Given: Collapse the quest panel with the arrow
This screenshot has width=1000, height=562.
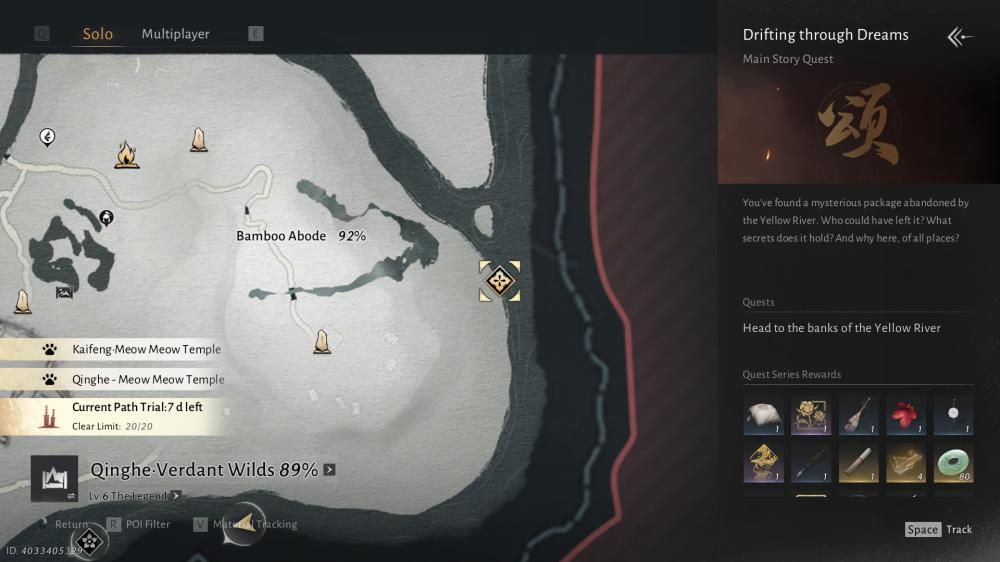Looking at the screenshot, I should tap(959, 37).
